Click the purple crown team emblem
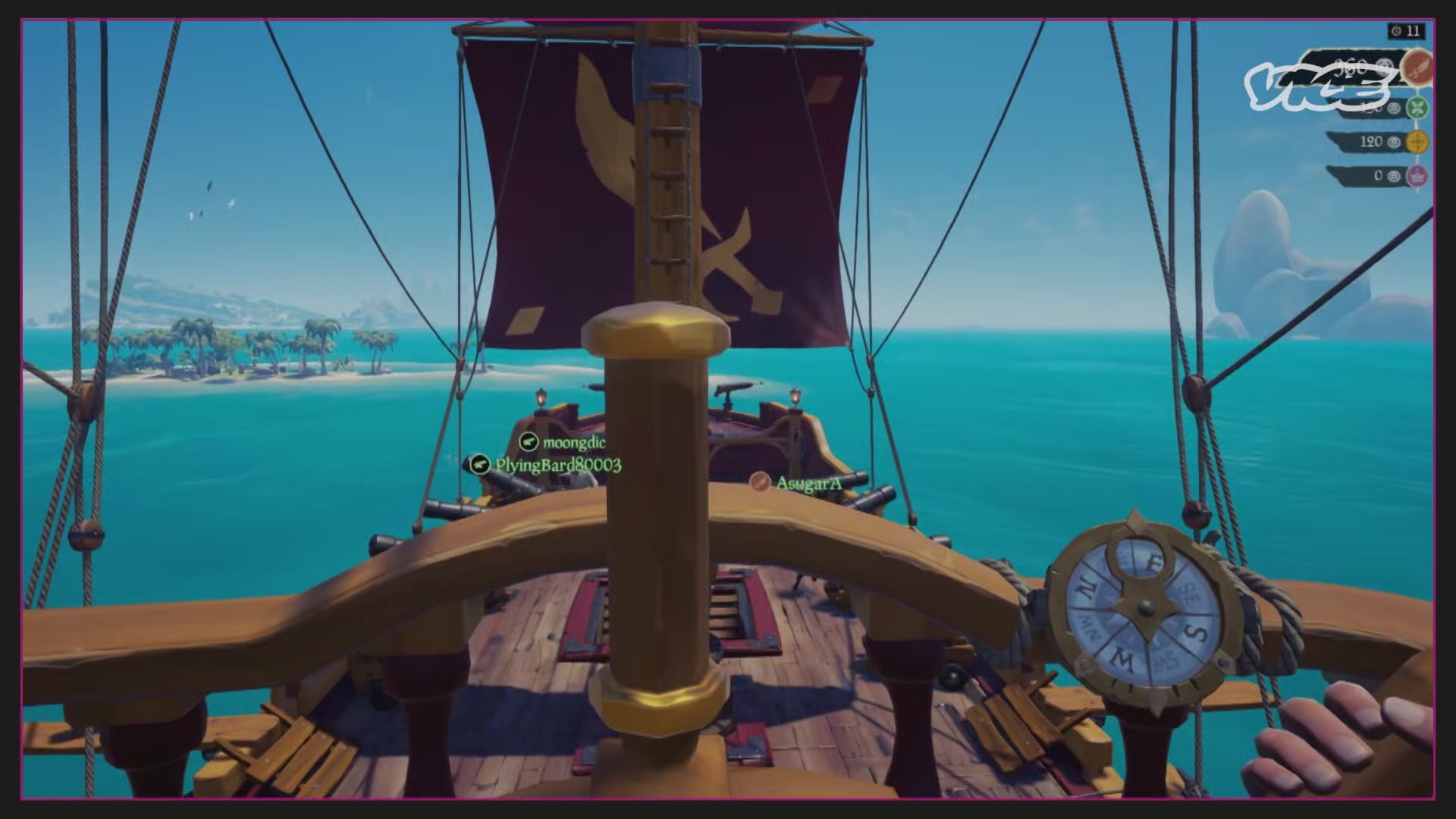Viewport: 1456px width, 819px height. pyautogui.click(x=1417, y=176)
